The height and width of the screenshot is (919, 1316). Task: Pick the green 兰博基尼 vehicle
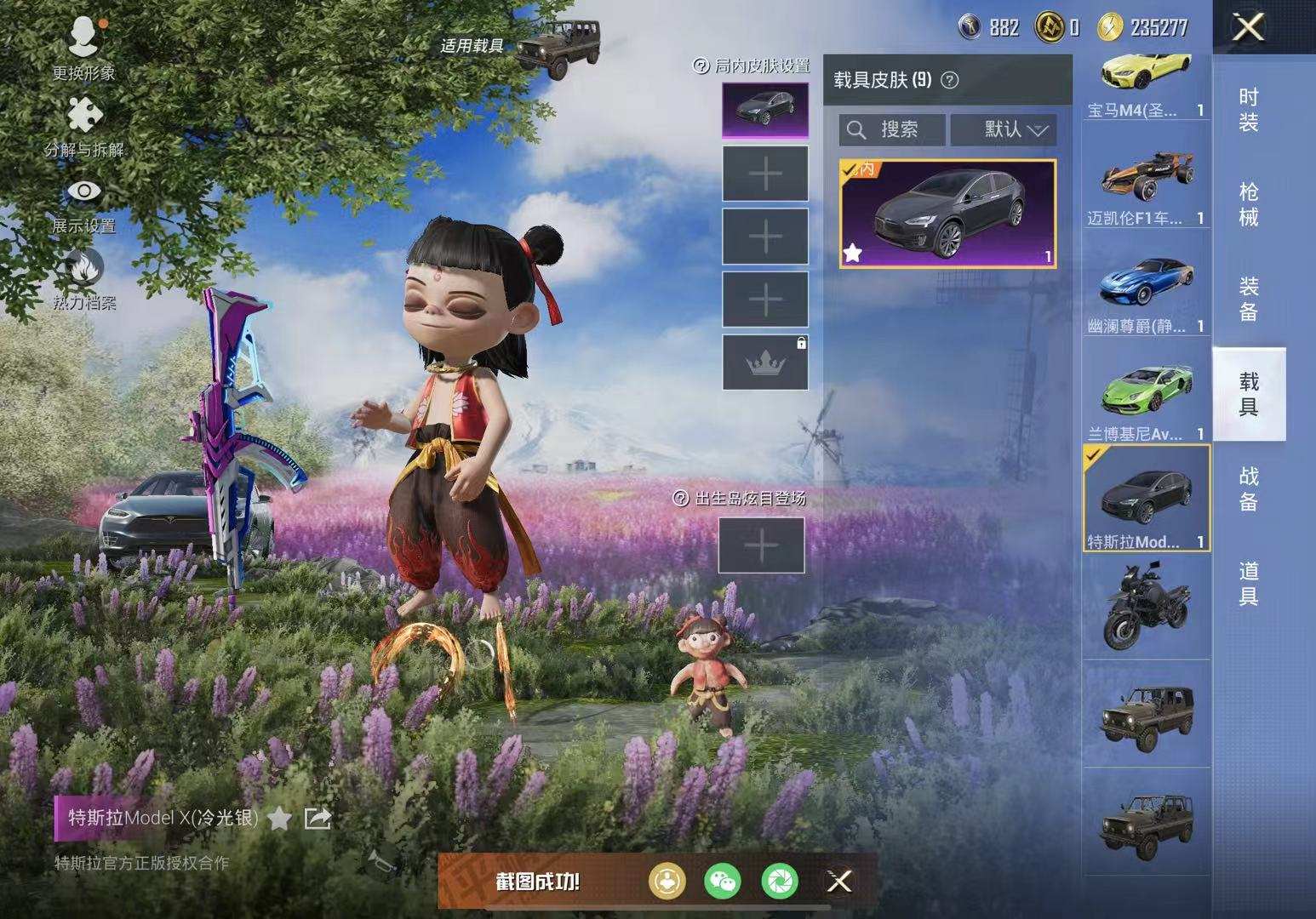[1146, 400]
